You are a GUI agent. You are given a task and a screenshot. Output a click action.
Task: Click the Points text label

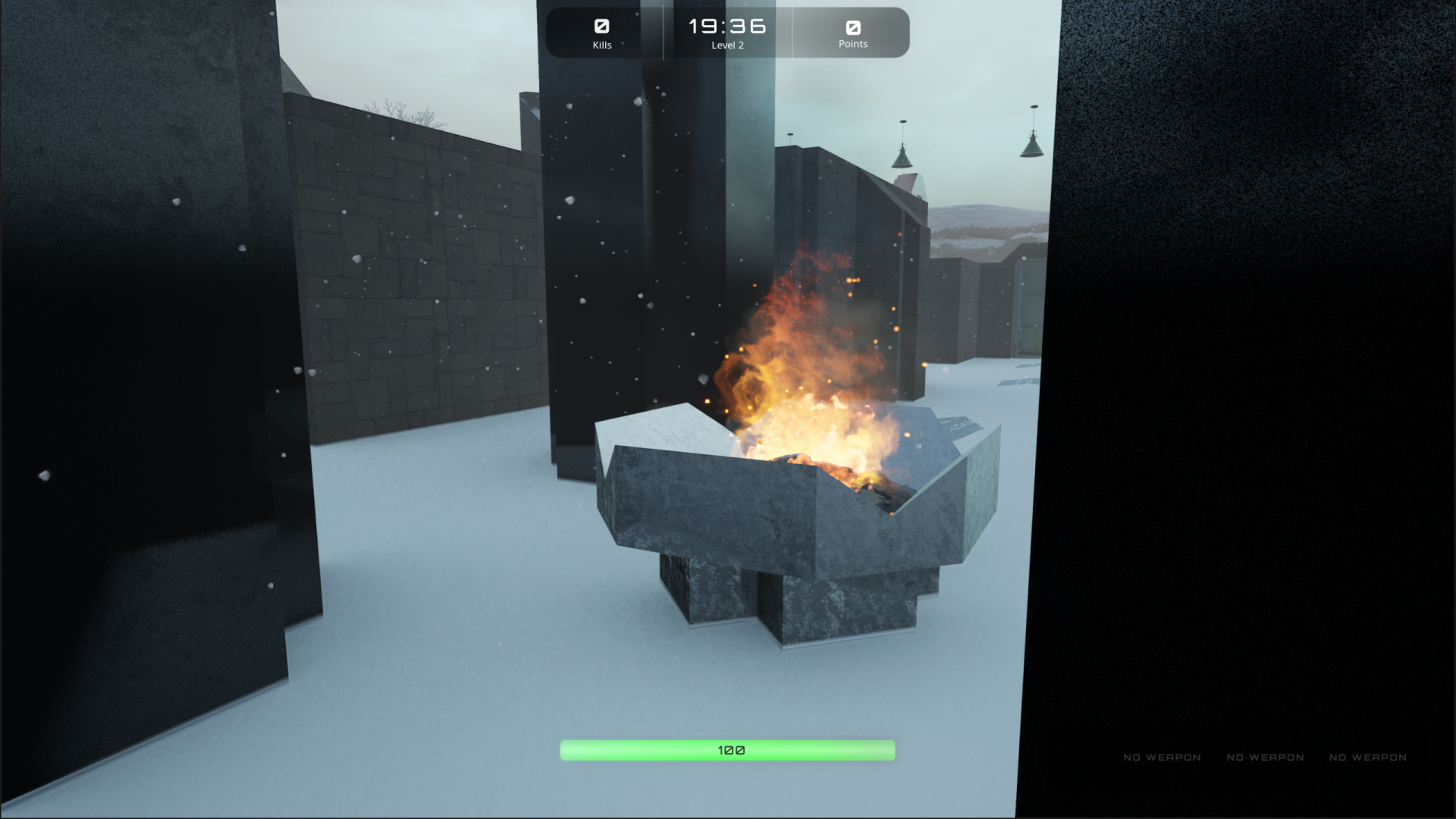click(852, 44)
